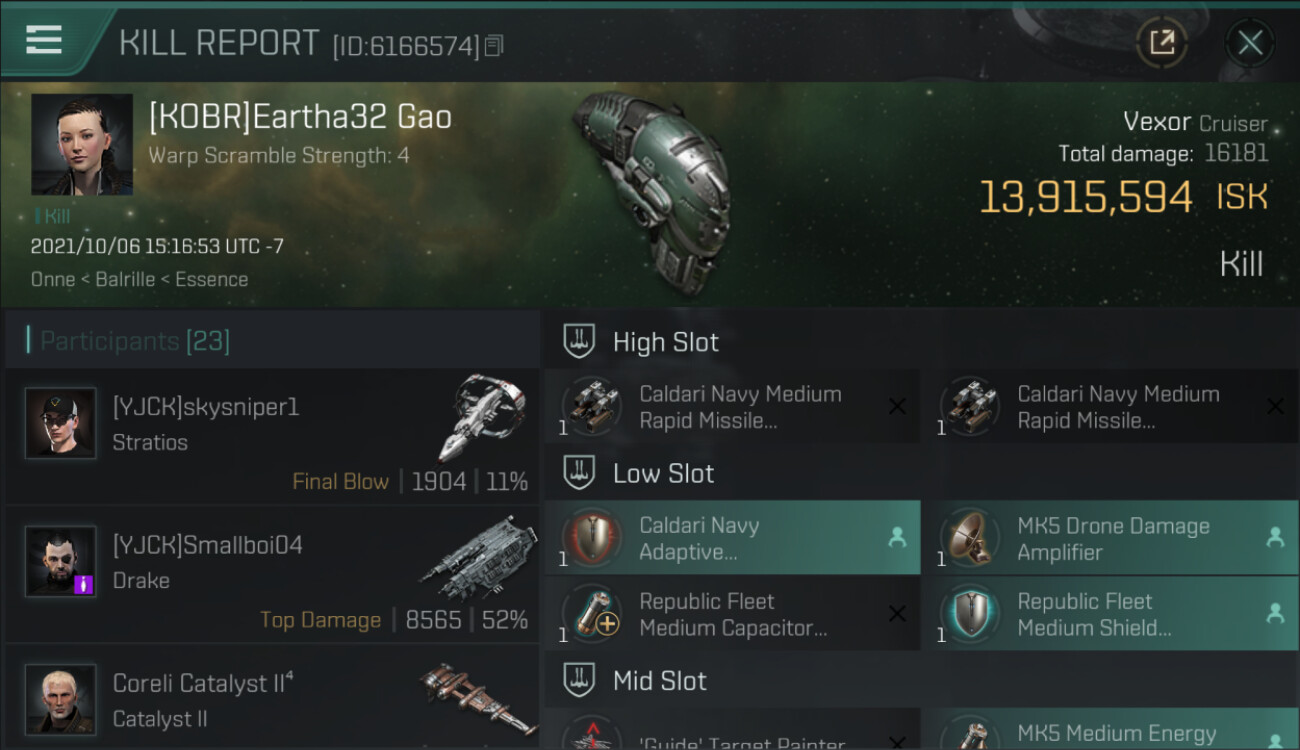Open the hamburger main menu

pos(44,40)
